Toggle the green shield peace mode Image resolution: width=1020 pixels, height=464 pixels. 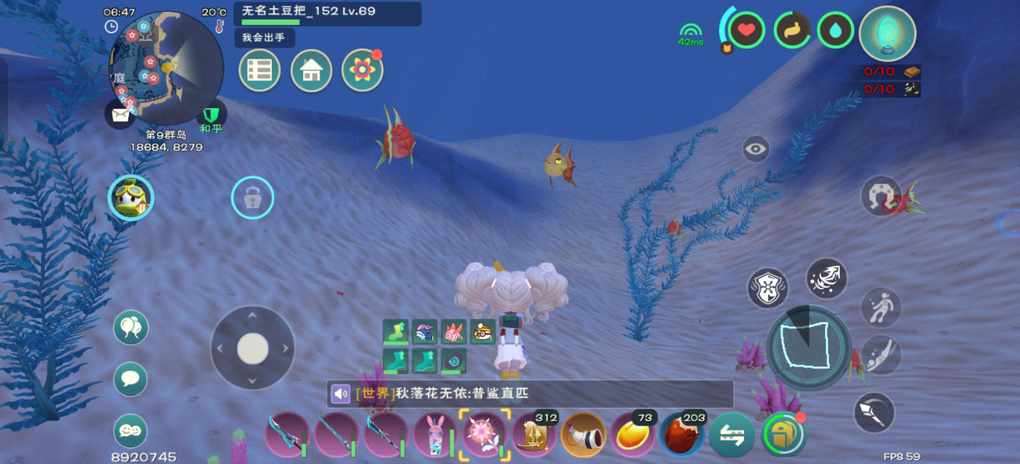[210, 115]
